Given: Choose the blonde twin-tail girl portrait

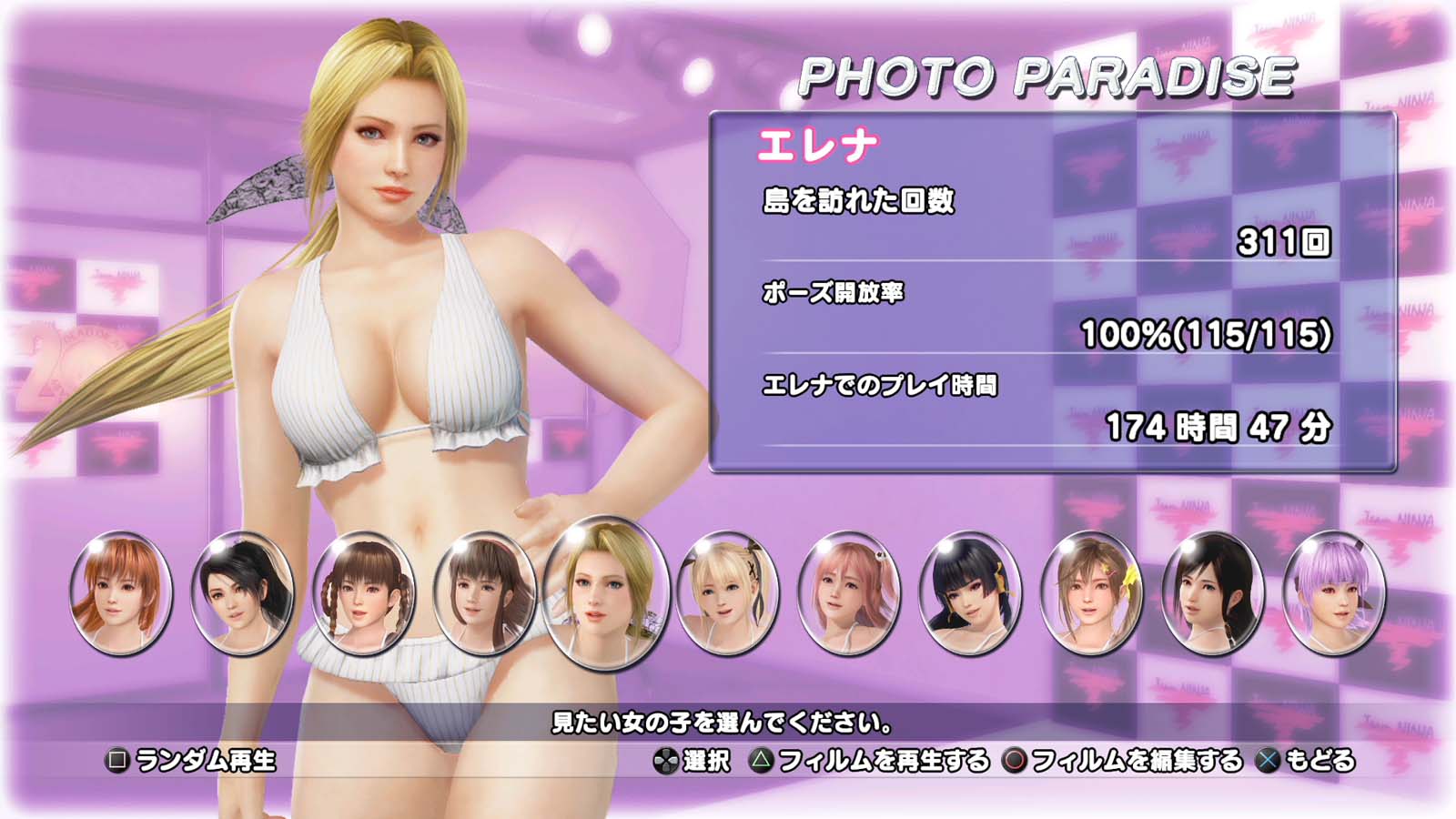Looking at the screenshot, I should [x=727, y=591].
